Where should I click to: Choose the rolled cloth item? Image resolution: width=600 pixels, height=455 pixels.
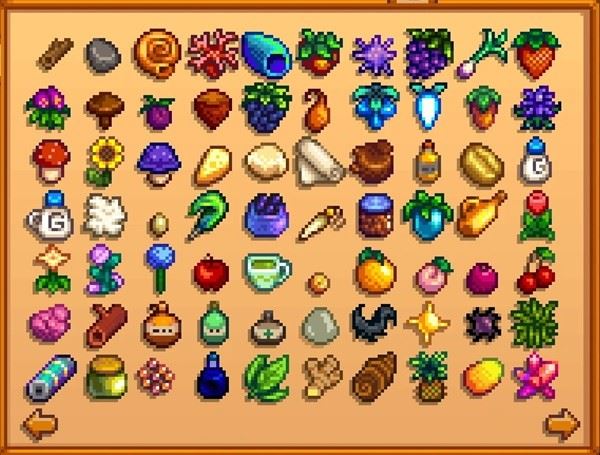316,160
